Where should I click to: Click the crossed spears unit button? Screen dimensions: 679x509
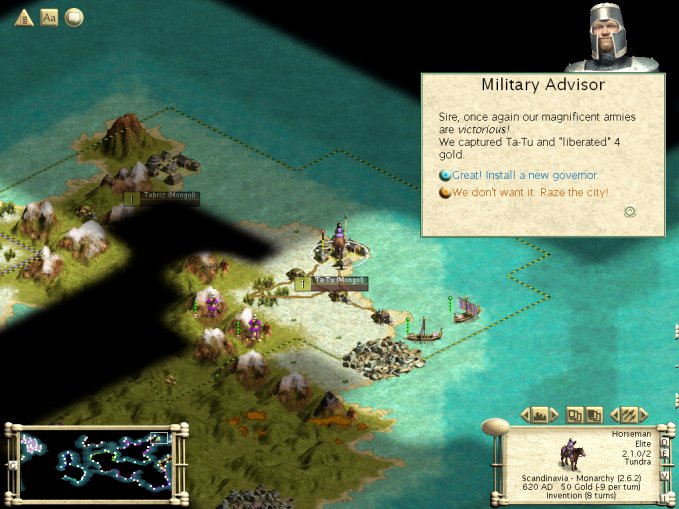[629, 414]
